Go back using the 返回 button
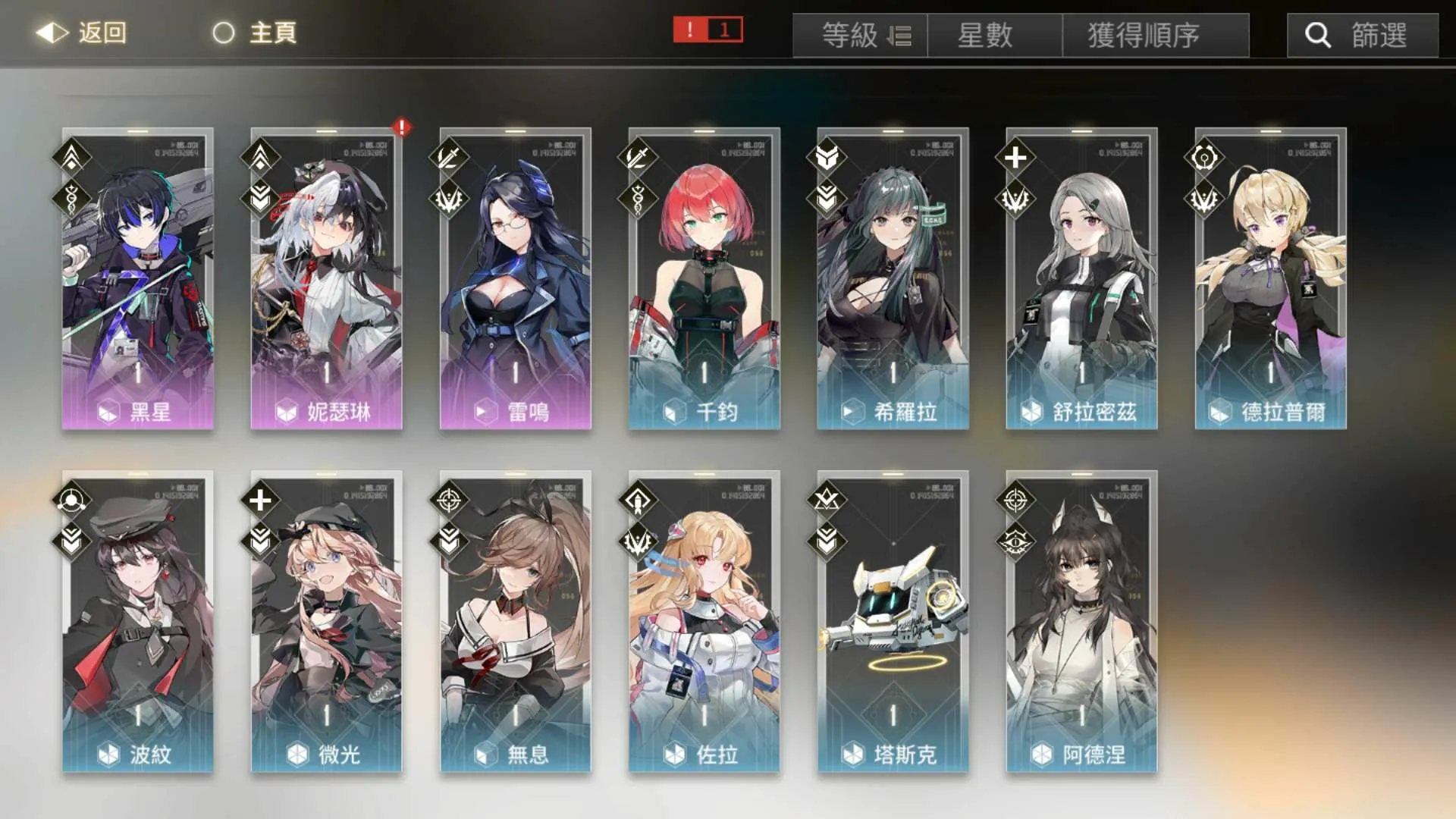Viewport: 1456px width, 819px height. [82, 33]
